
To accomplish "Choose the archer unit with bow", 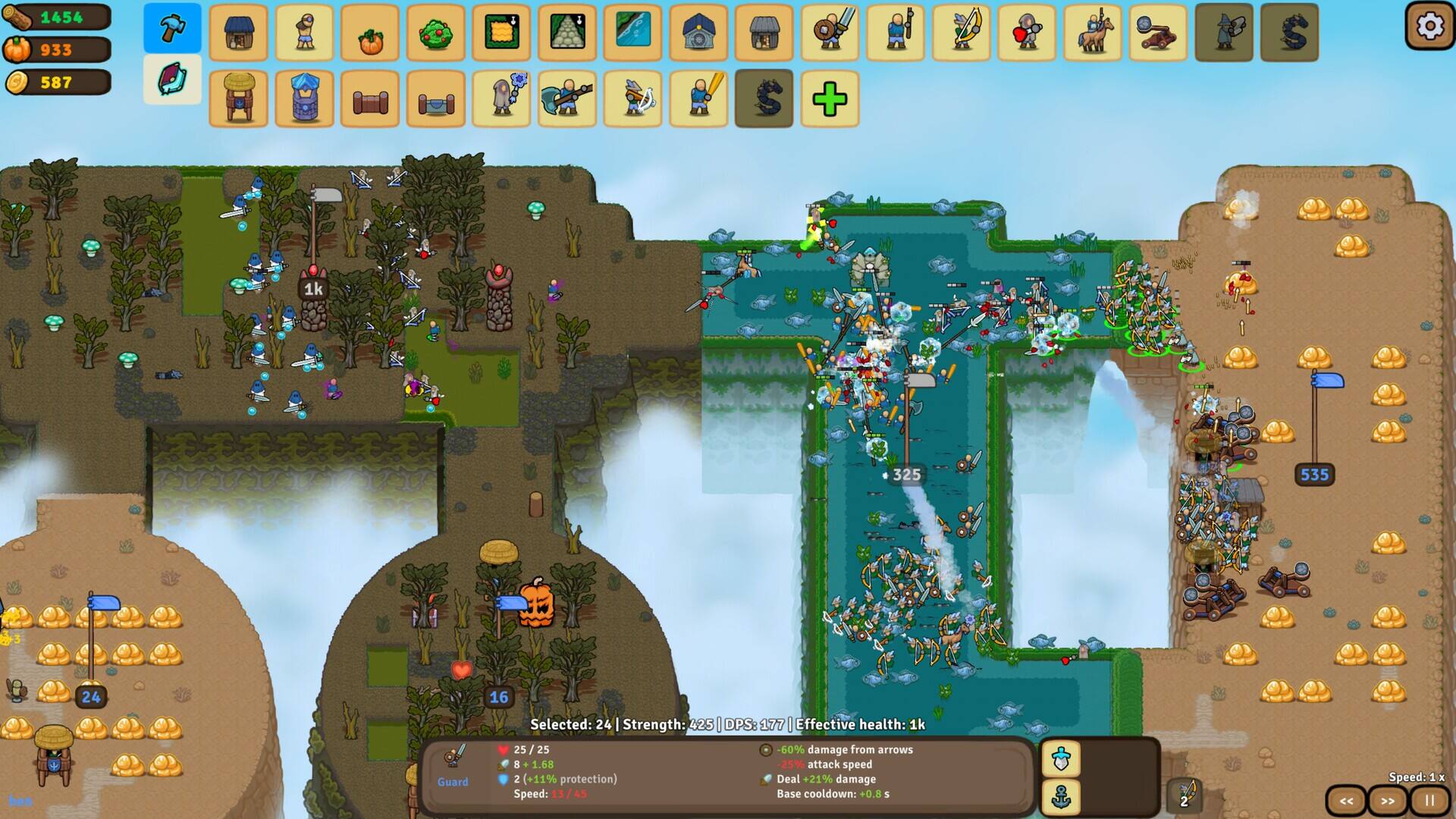I will pyautogui.click(x=961, y=33).
